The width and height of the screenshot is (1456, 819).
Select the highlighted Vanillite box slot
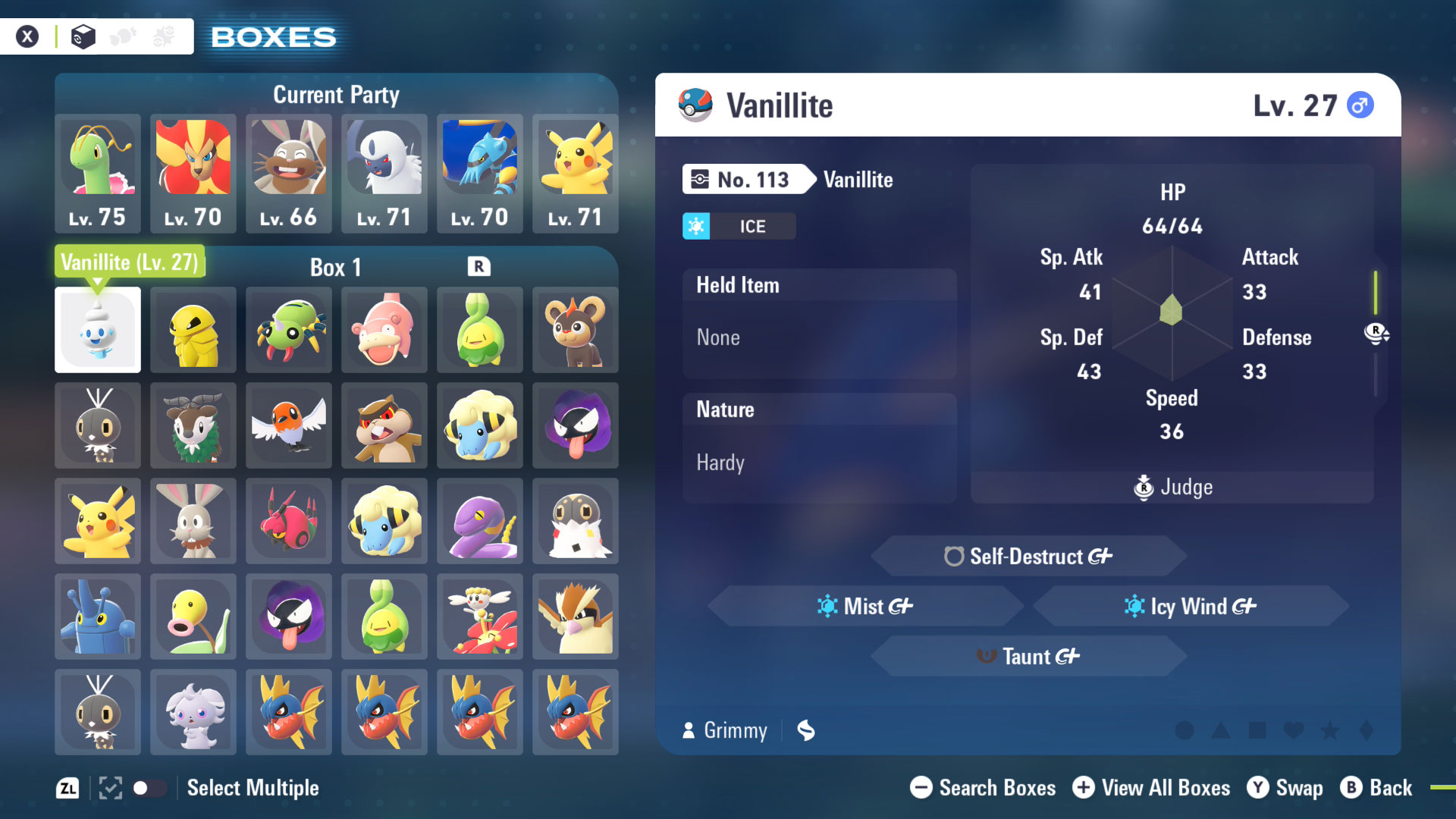98,330
